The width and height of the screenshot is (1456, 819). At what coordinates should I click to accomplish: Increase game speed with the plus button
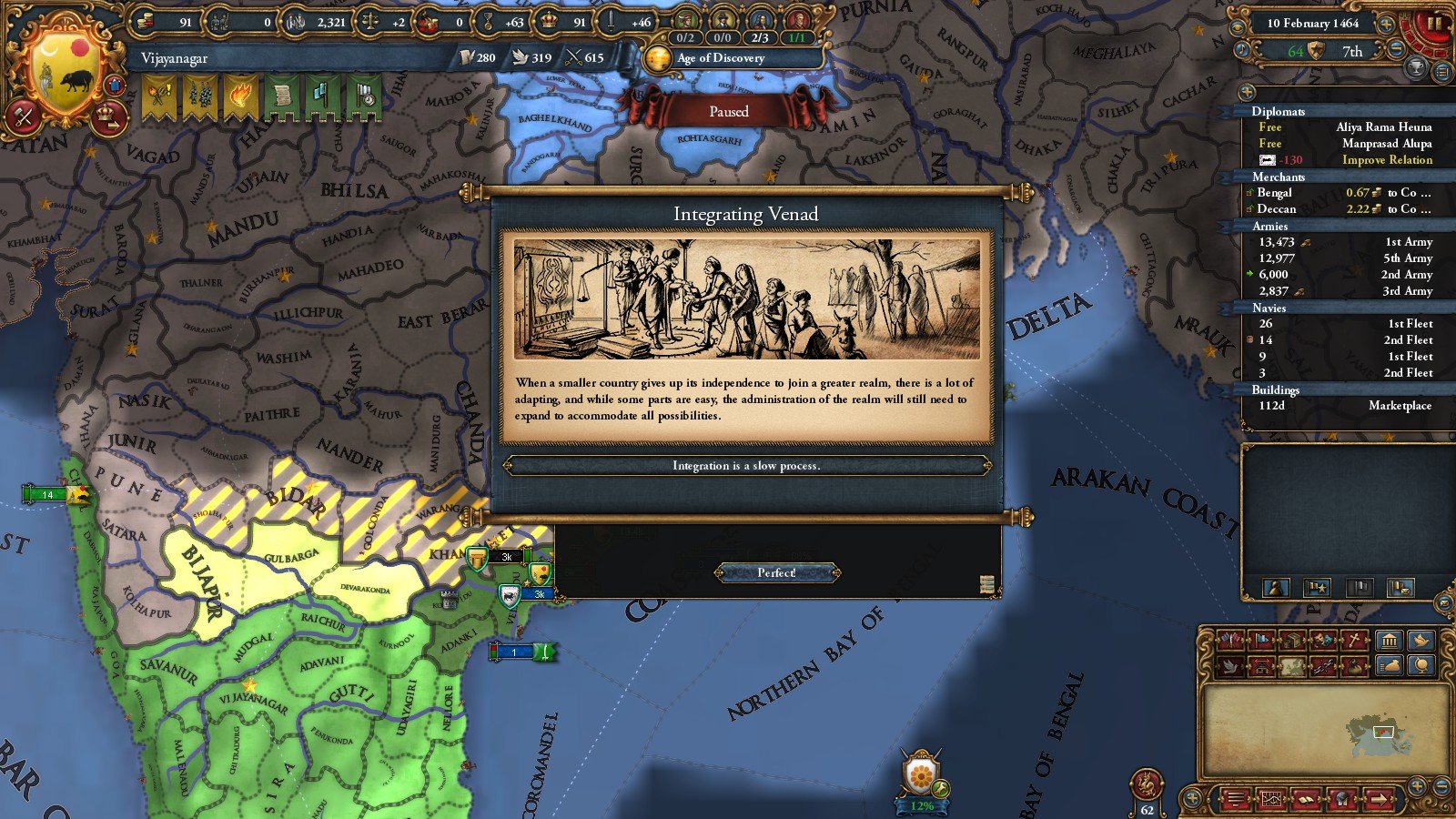tap(1386, 24)
